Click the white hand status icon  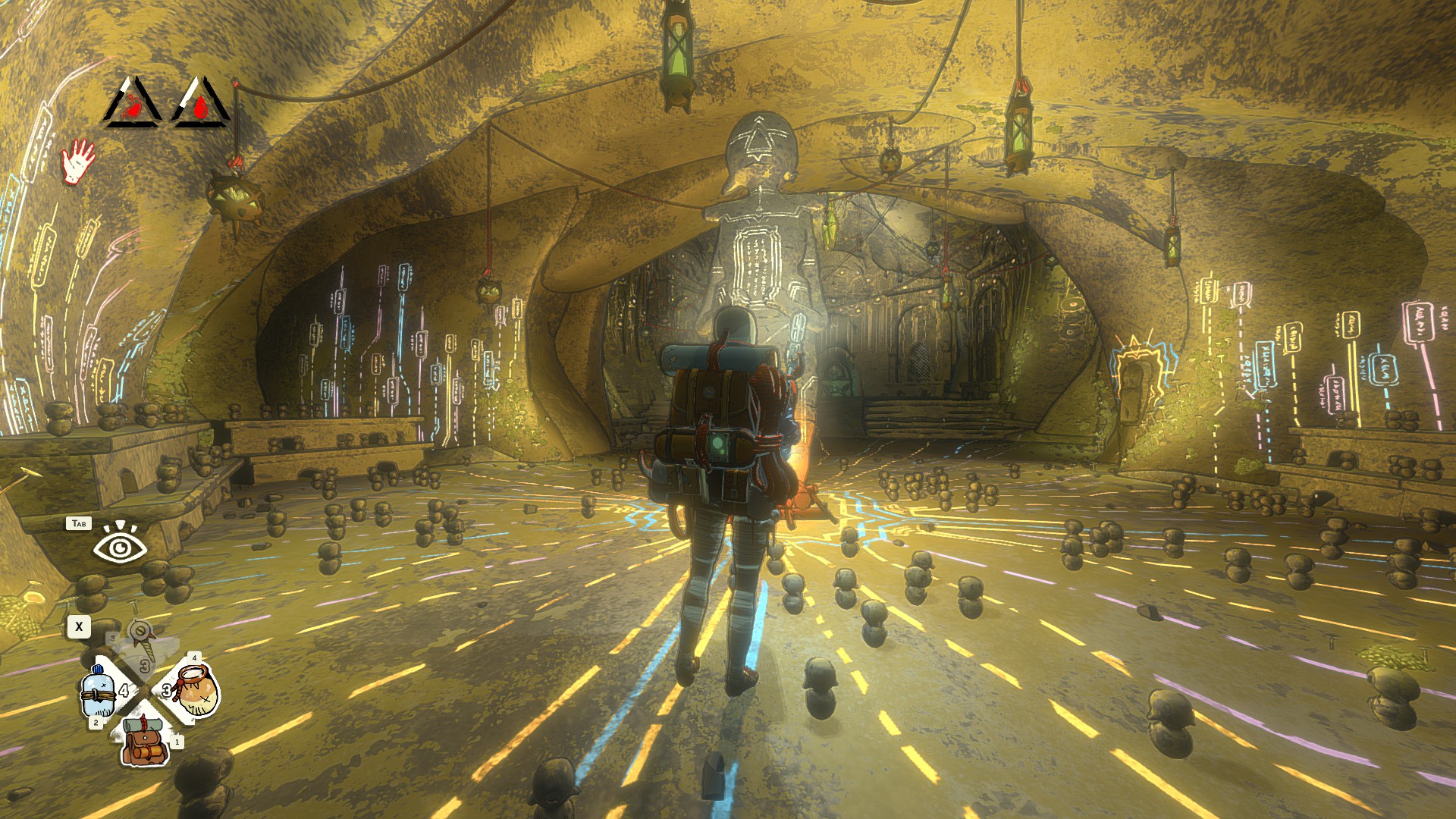point(78,160)
